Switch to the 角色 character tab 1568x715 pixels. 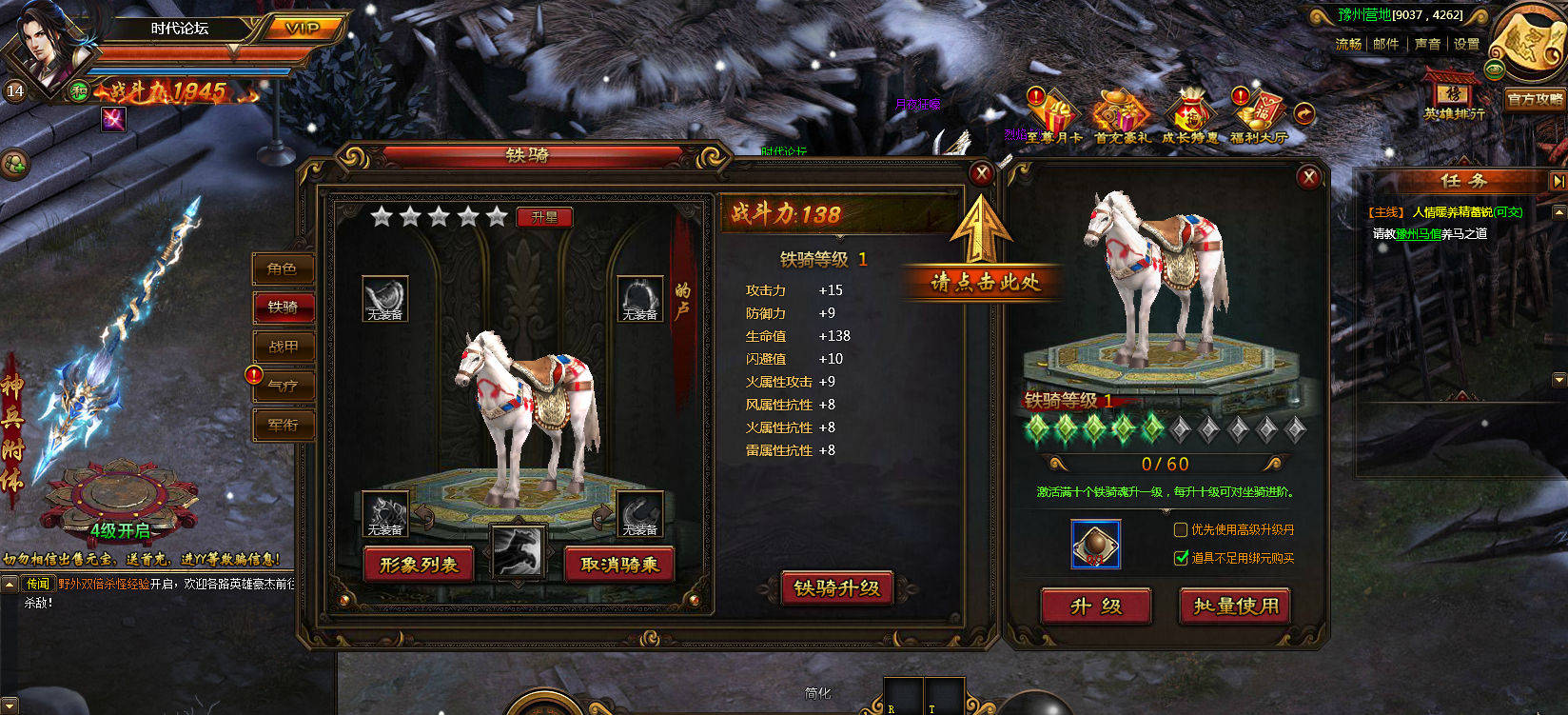tap(283, 269)
